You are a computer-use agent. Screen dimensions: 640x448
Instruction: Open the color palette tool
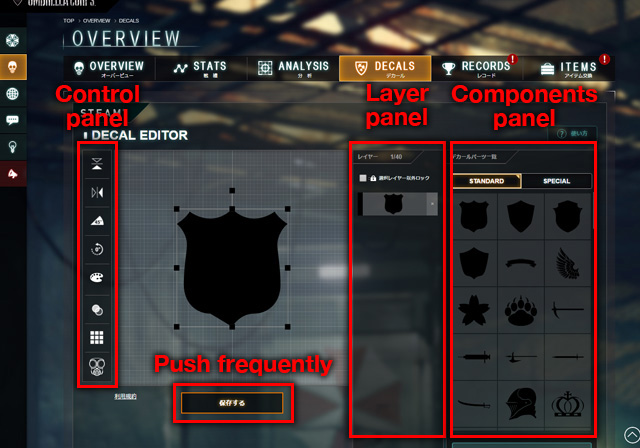tap(96, 277)
